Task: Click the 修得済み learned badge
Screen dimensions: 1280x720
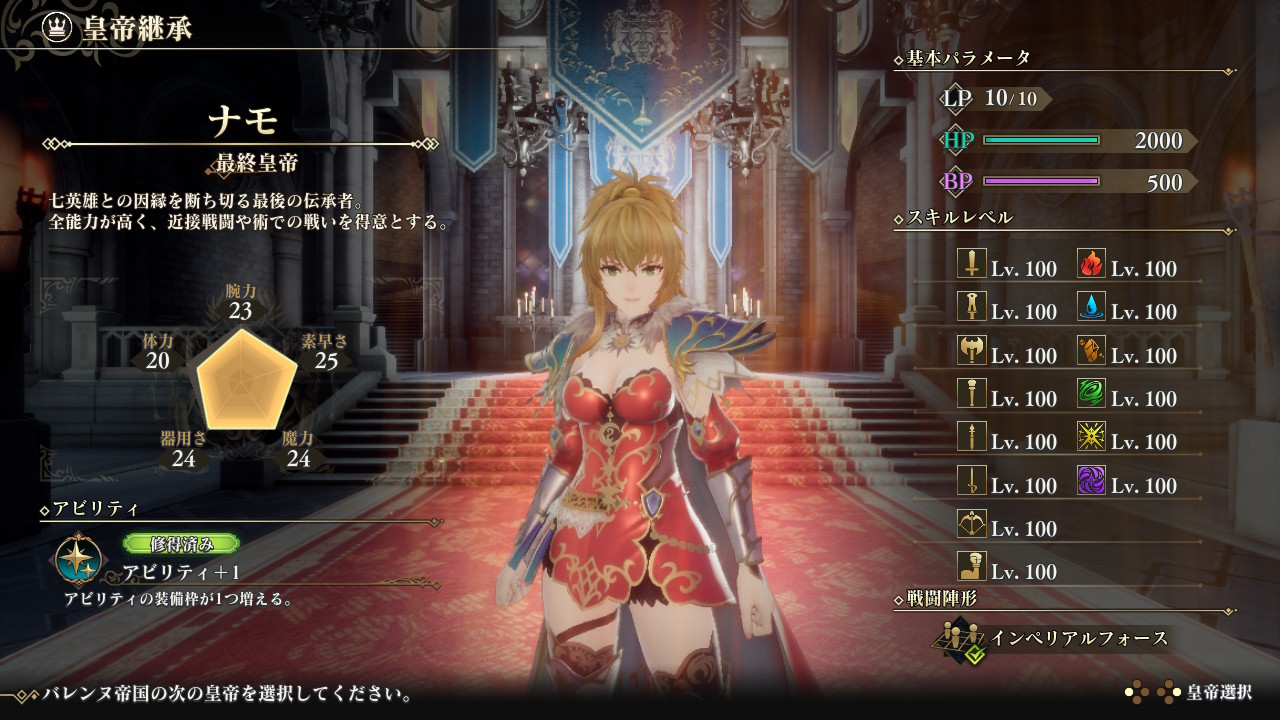Action: tap(181, 544)
